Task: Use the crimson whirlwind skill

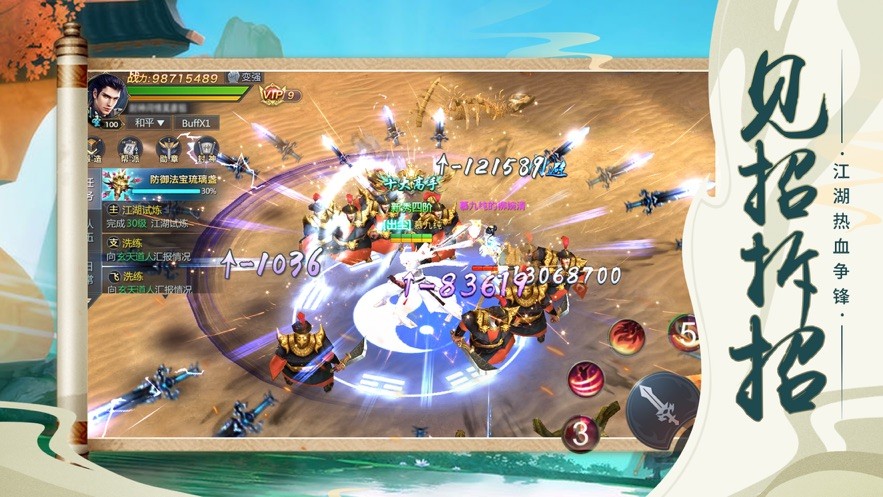Action: [x=585, y=381]
